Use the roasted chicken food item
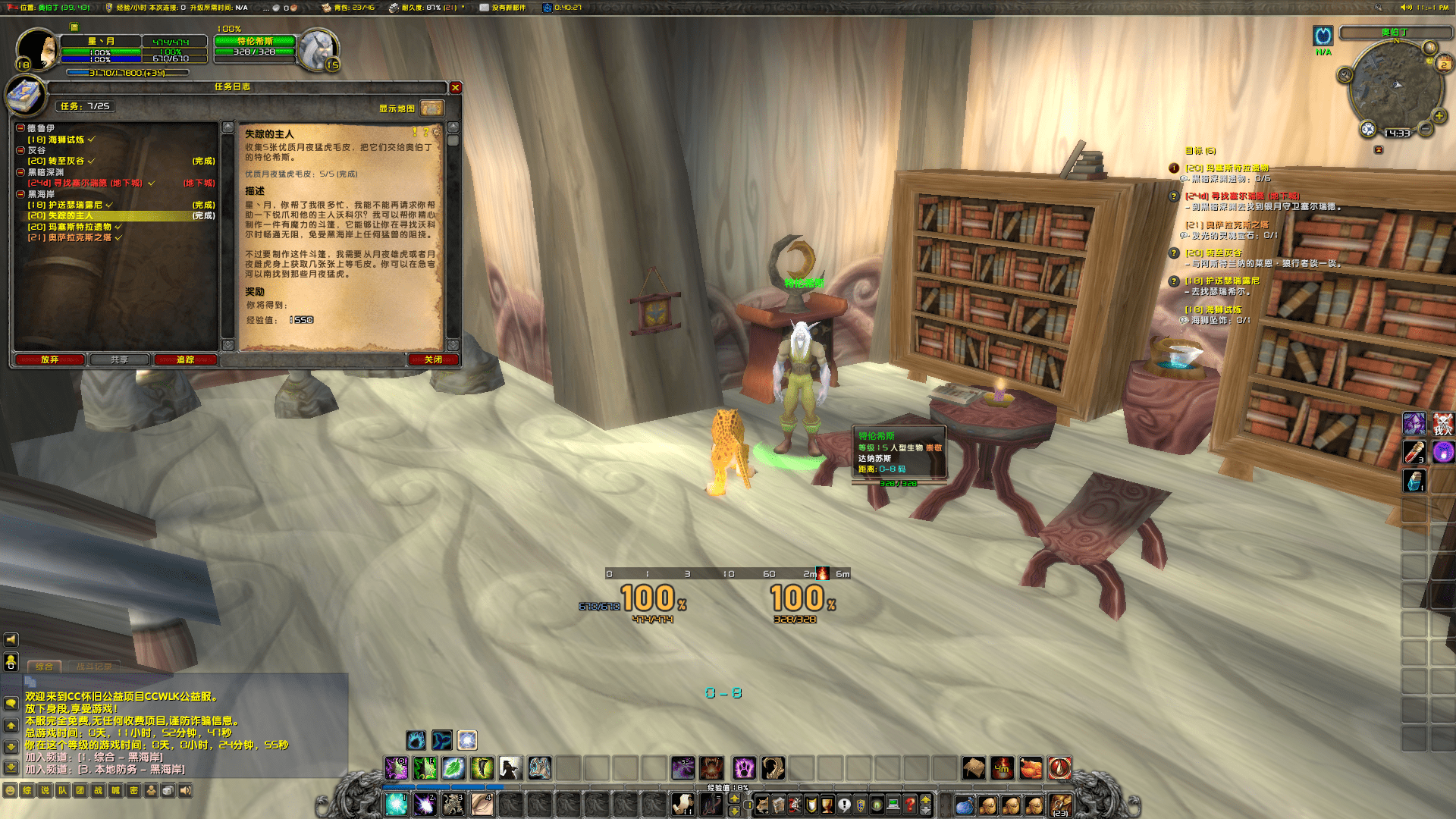 (1031, 768)
